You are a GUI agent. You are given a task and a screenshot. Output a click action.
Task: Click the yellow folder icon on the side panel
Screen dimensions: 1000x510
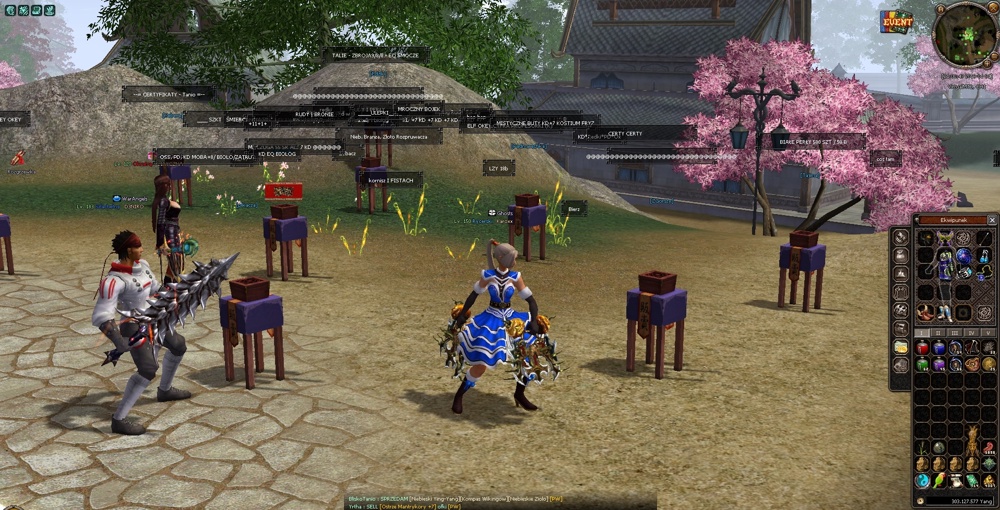pos(901,347)
